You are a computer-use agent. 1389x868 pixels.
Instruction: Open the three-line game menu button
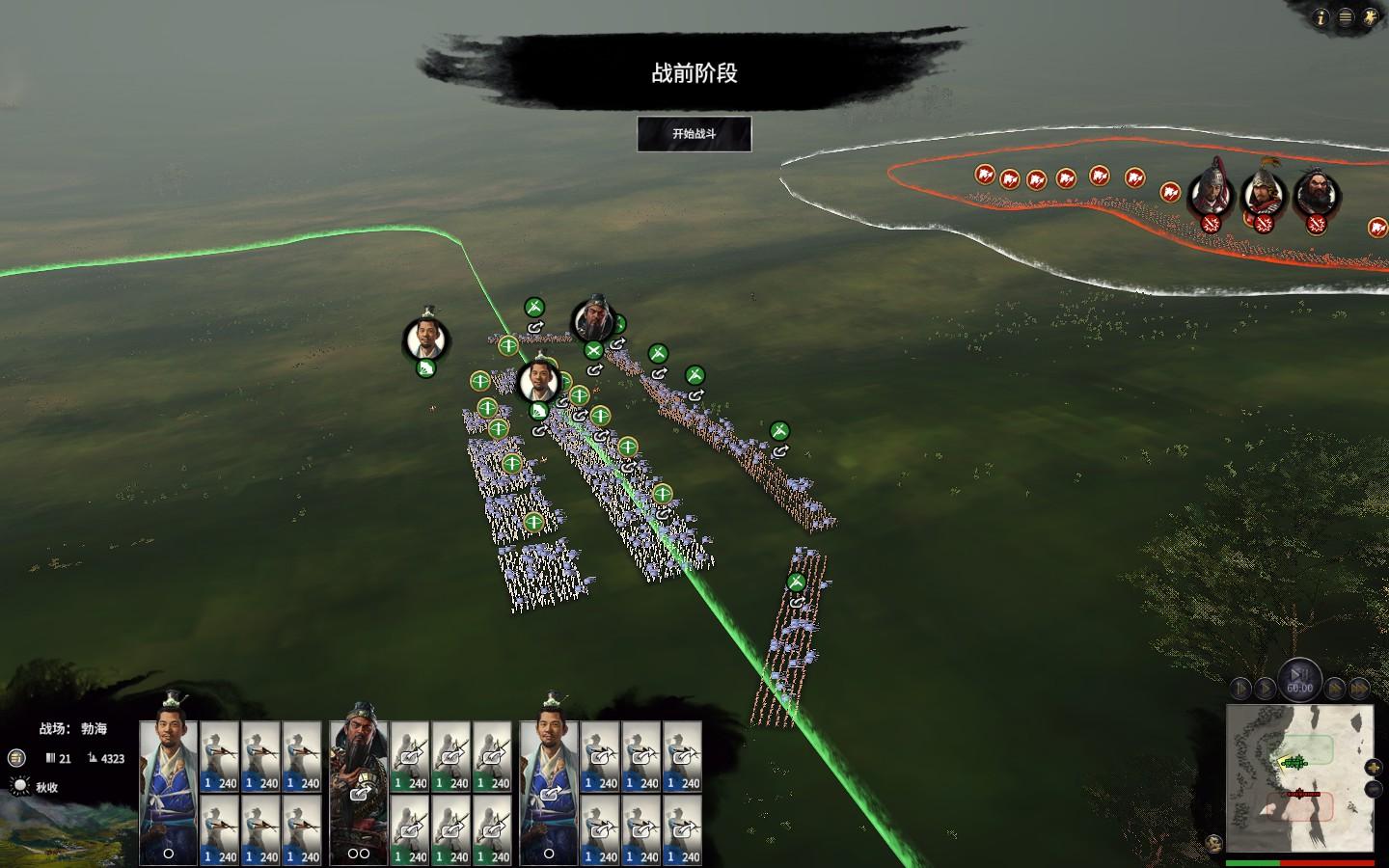pos(1346,17)
